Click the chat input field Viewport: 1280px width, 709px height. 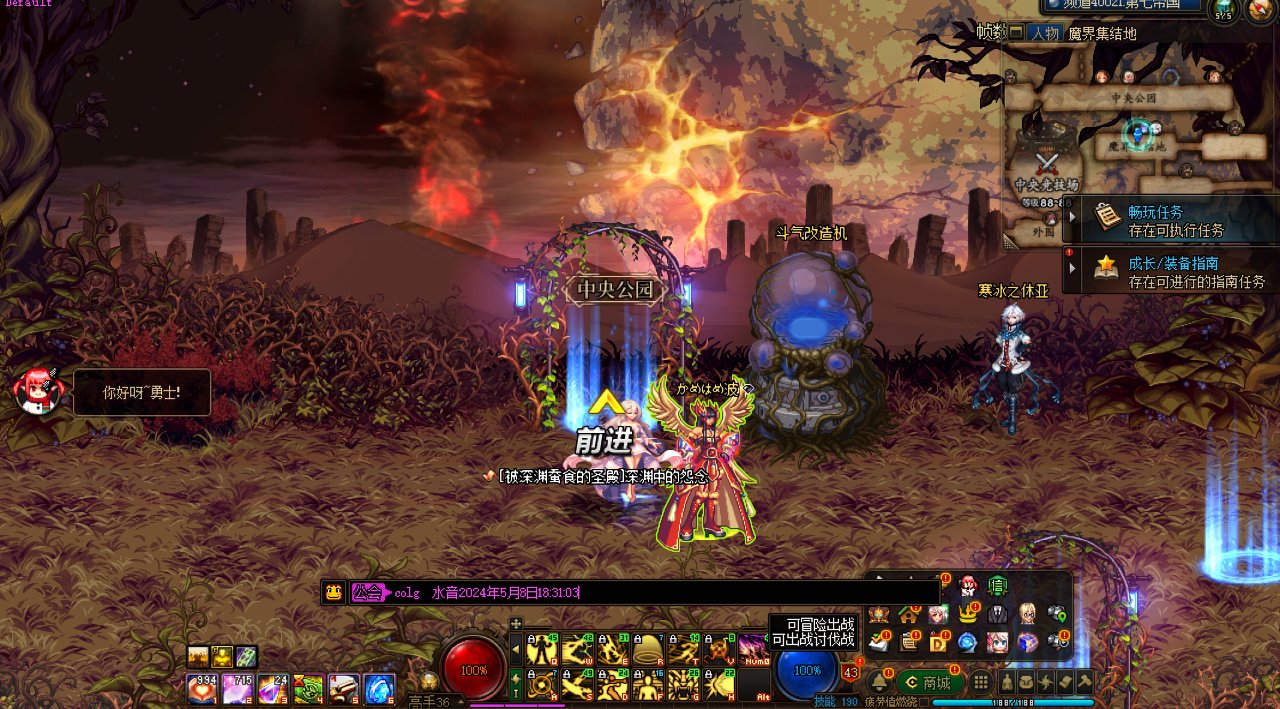pos(700,593)
